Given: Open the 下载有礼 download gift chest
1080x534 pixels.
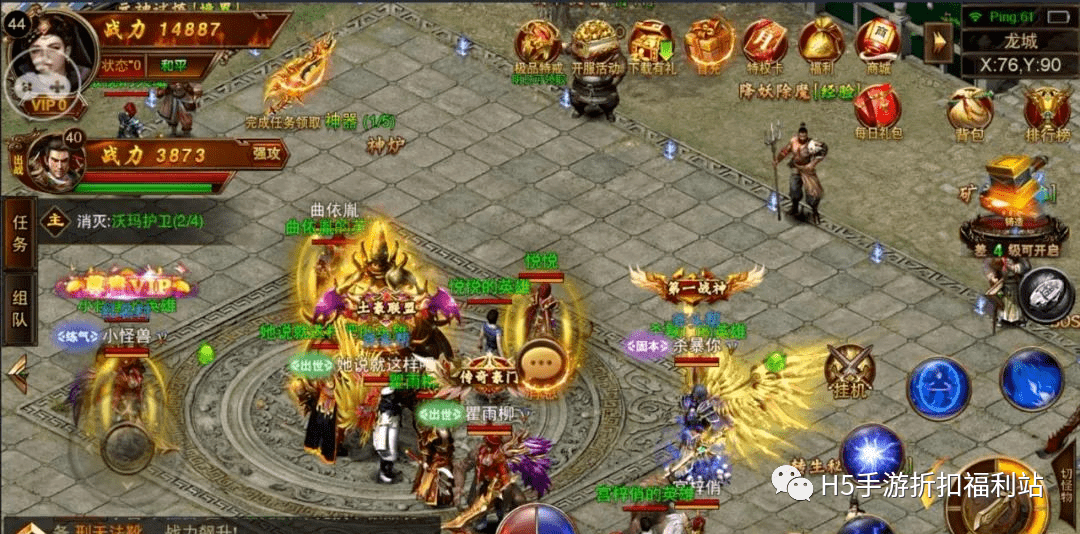Looking at the screenshot, I should coord(652,44).
